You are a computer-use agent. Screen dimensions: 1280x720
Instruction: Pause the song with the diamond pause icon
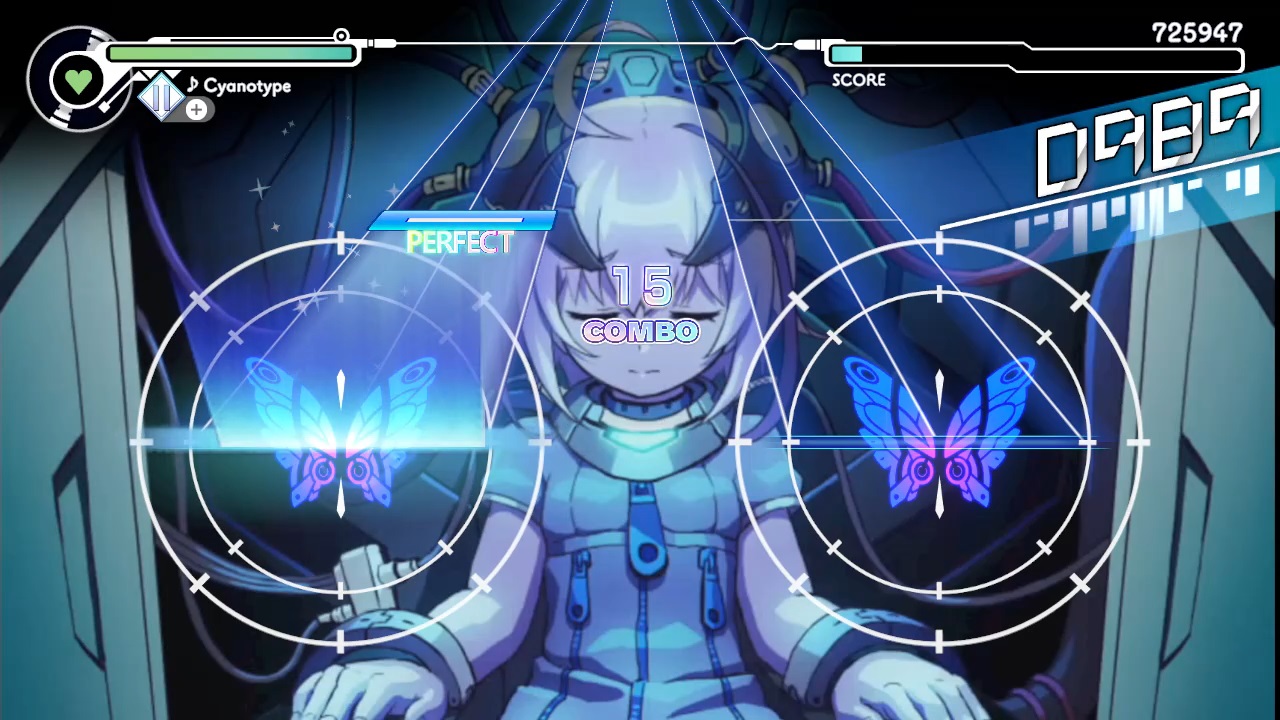(x=161, y=97)
